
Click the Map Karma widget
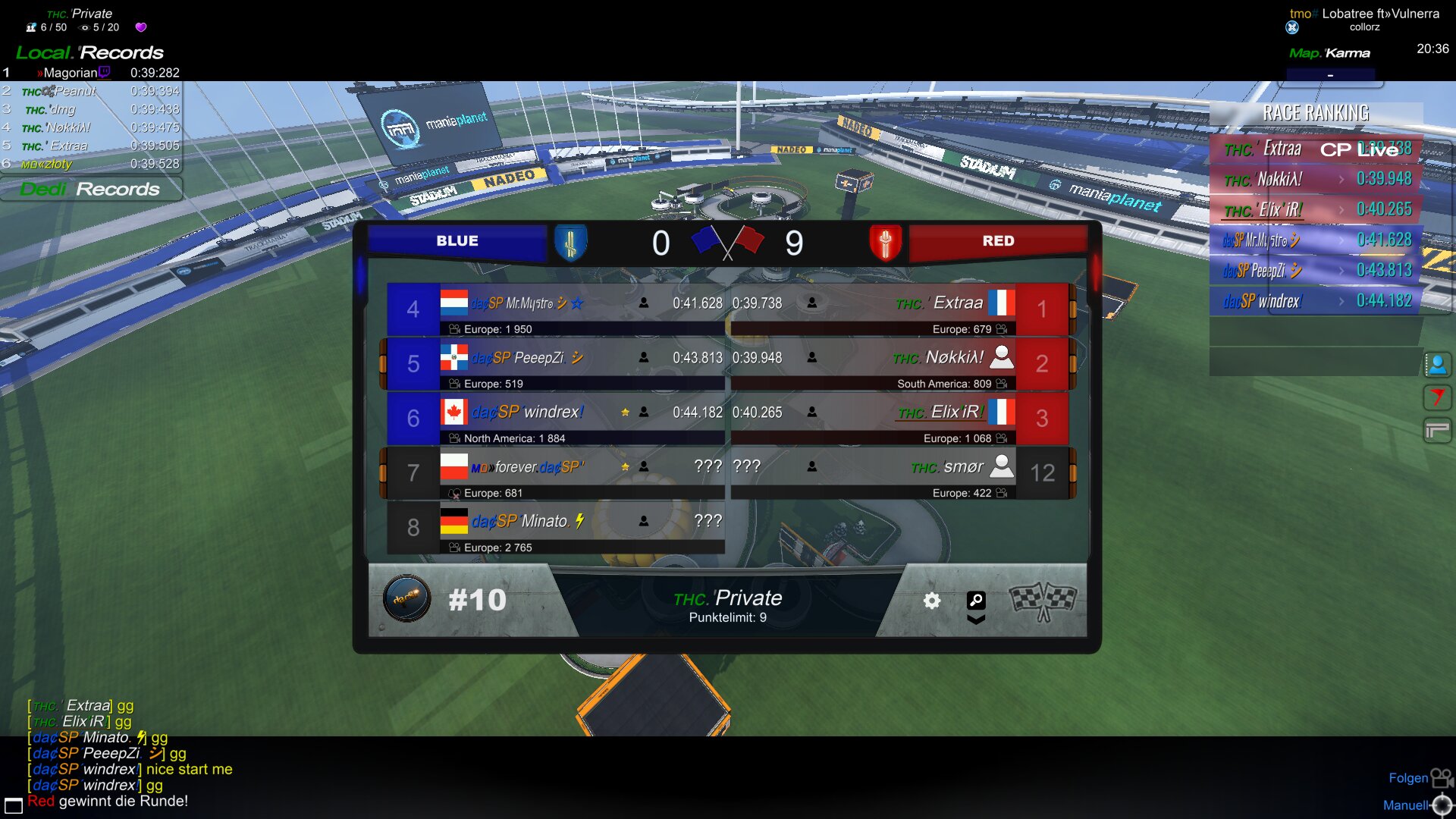[x=1329, y=54]
